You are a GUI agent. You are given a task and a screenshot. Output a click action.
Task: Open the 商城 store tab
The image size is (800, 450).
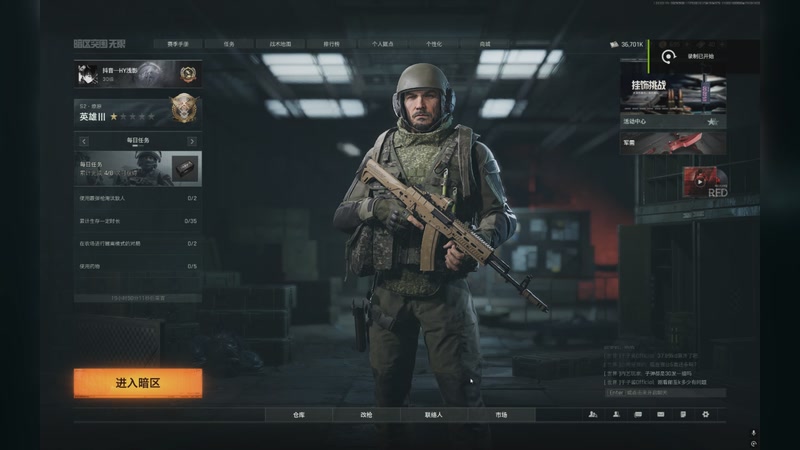point(485,44)
